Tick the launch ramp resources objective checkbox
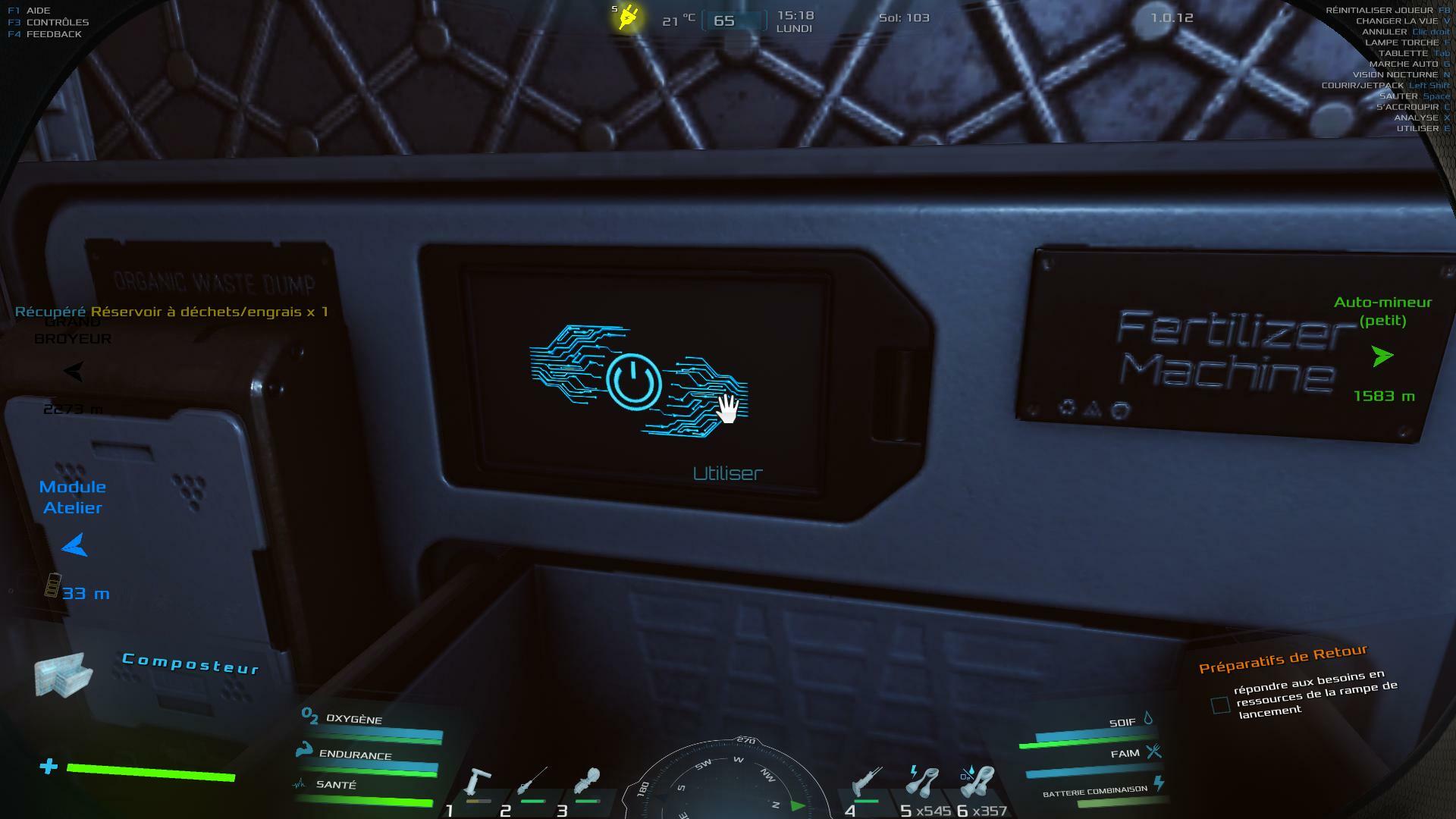The height and width of the screenshot is (819, 1456). point(1220,705)
